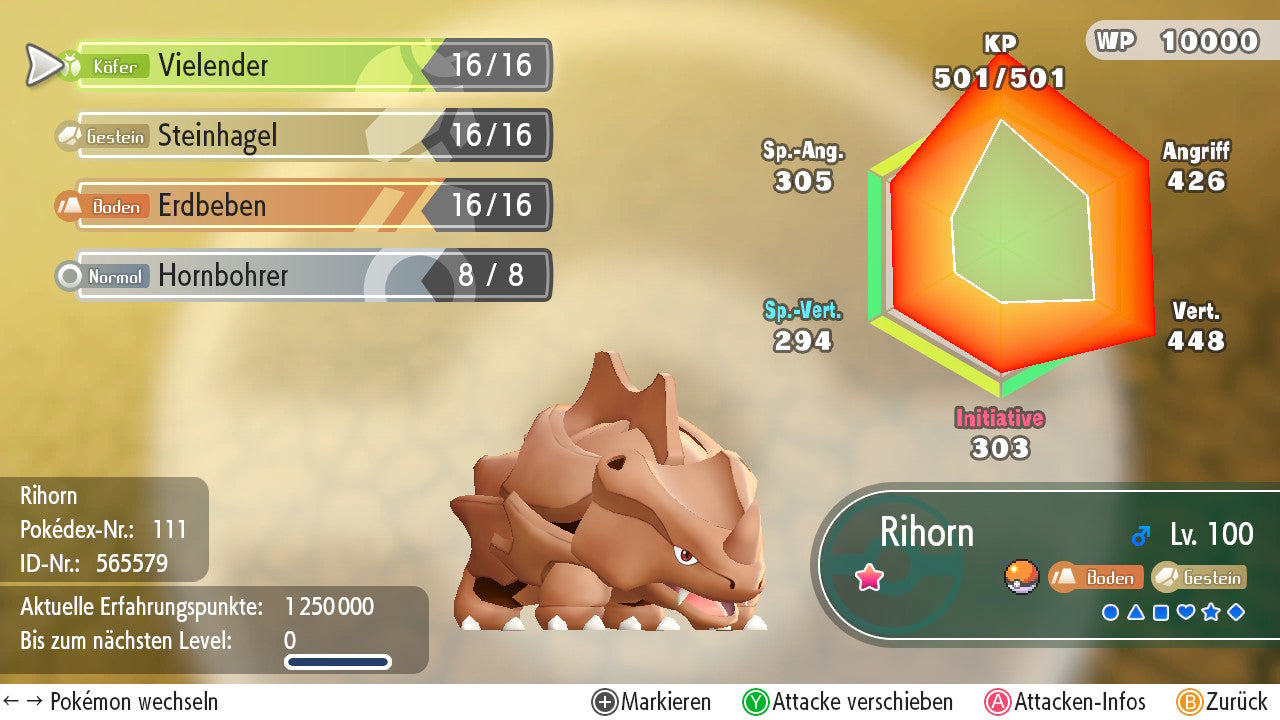Switch Pokémon via Pokémon wechseln
1280x720 pixels.
click(110, 702)
